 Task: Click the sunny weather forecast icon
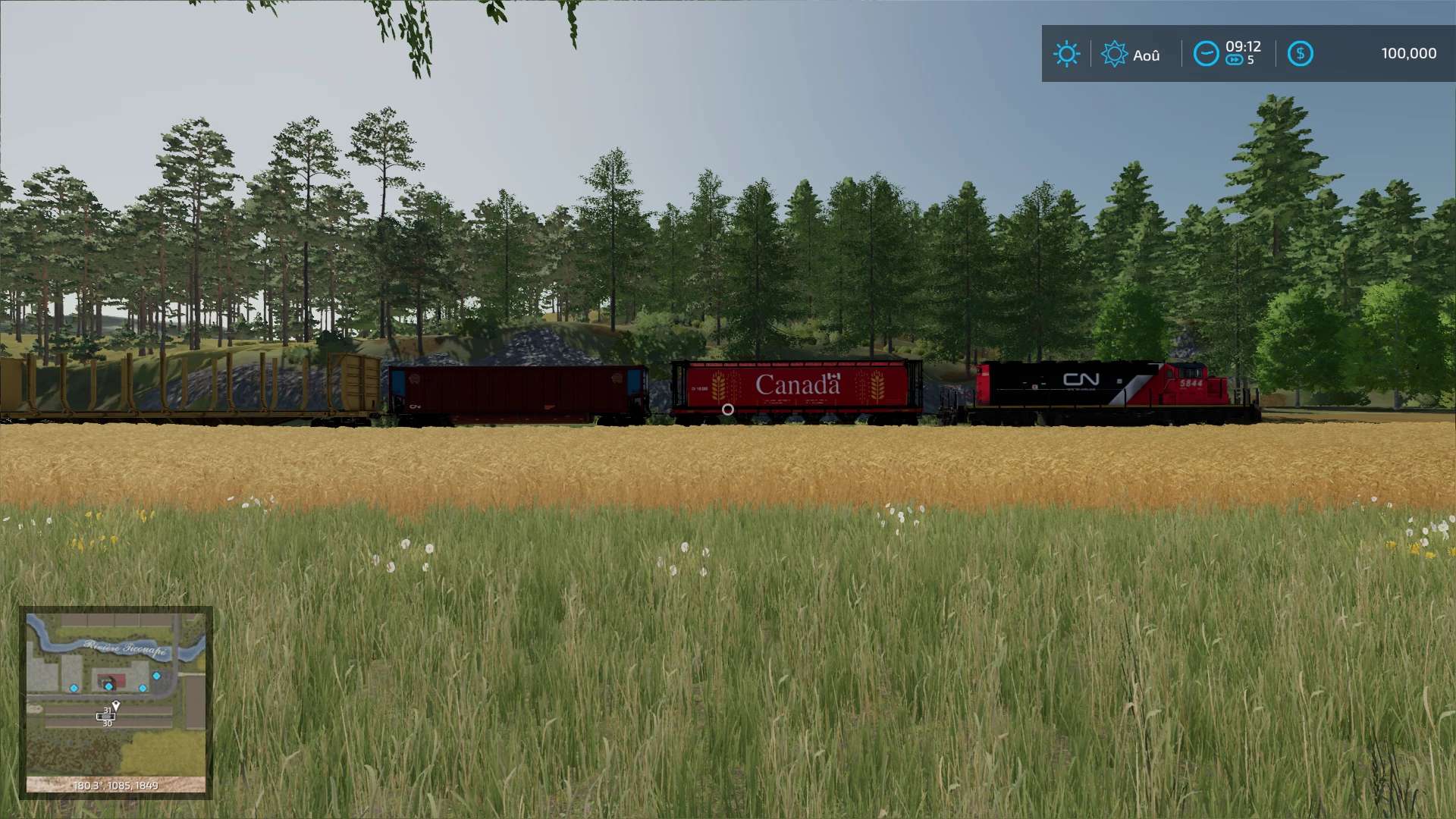pyautogui.click(x=1066, y=54)
